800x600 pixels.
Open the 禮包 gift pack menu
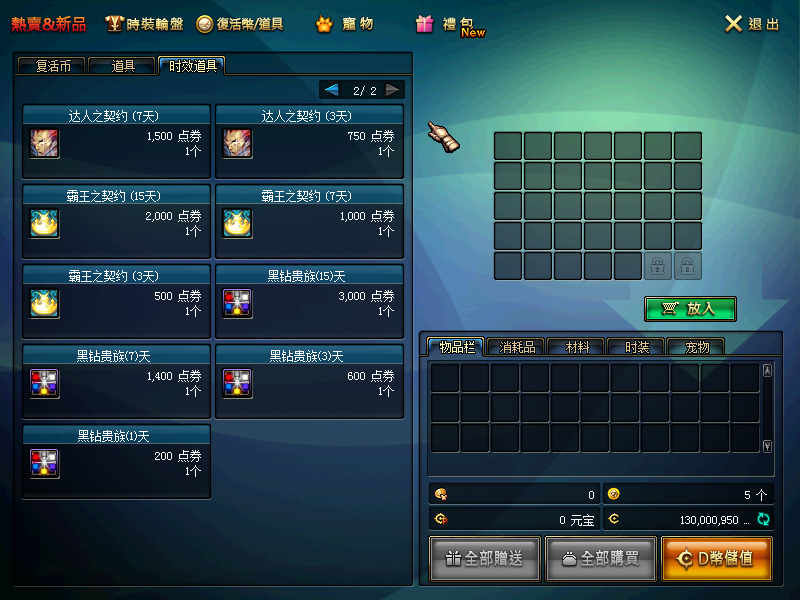(x=448, y=25)
